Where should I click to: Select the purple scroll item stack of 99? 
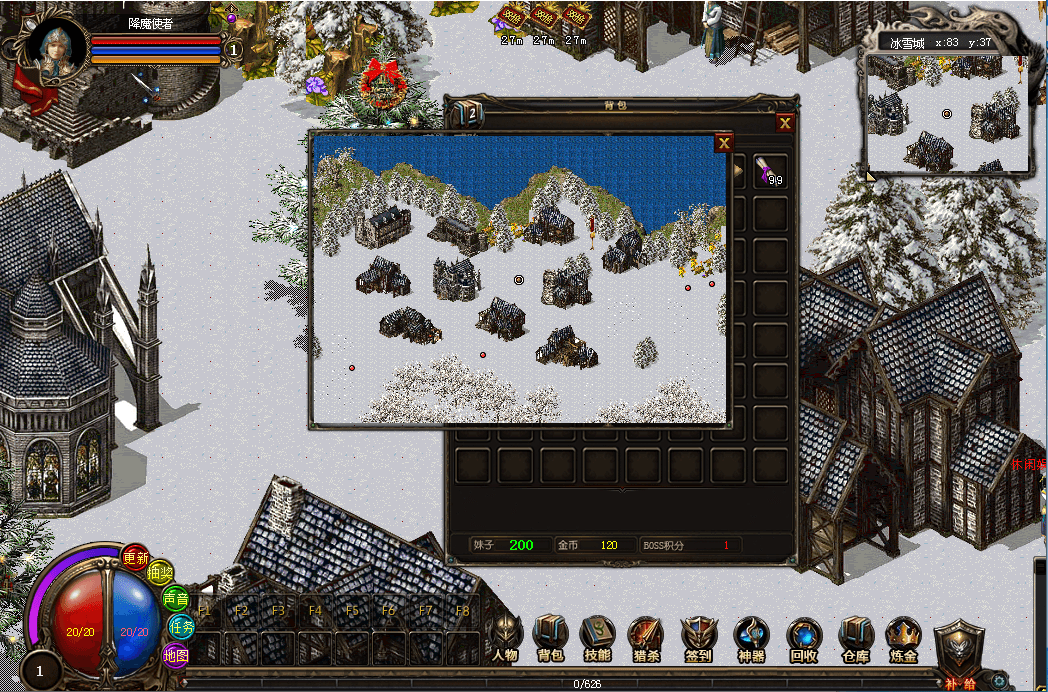[x=769, y=170]
